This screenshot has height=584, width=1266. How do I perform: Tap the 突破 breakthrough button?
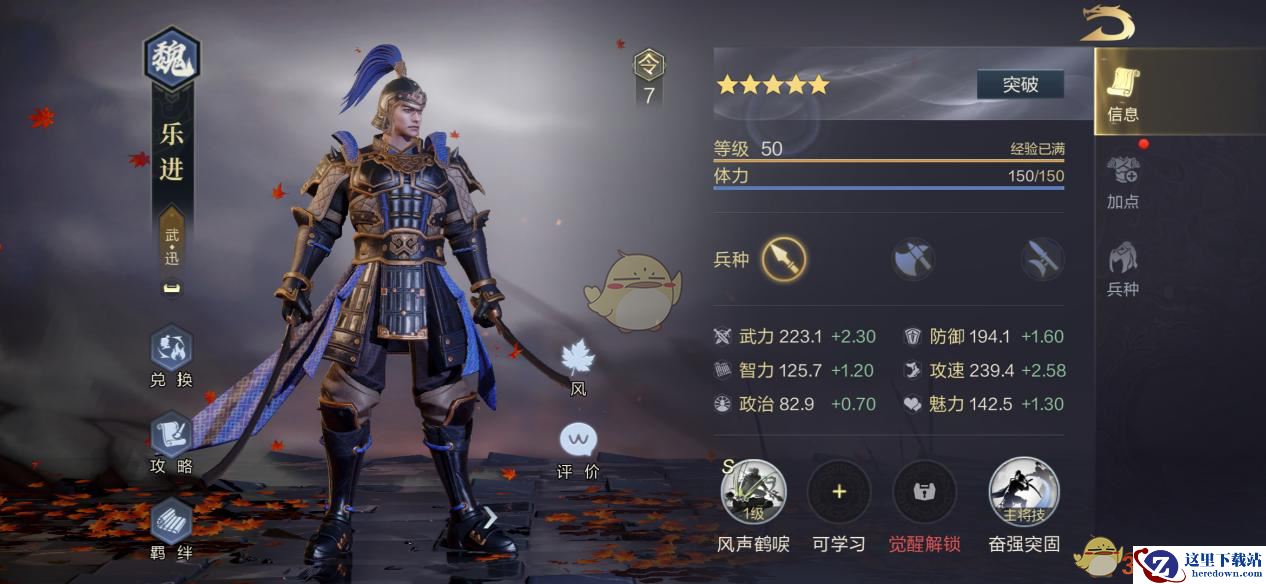(1020, 85)
